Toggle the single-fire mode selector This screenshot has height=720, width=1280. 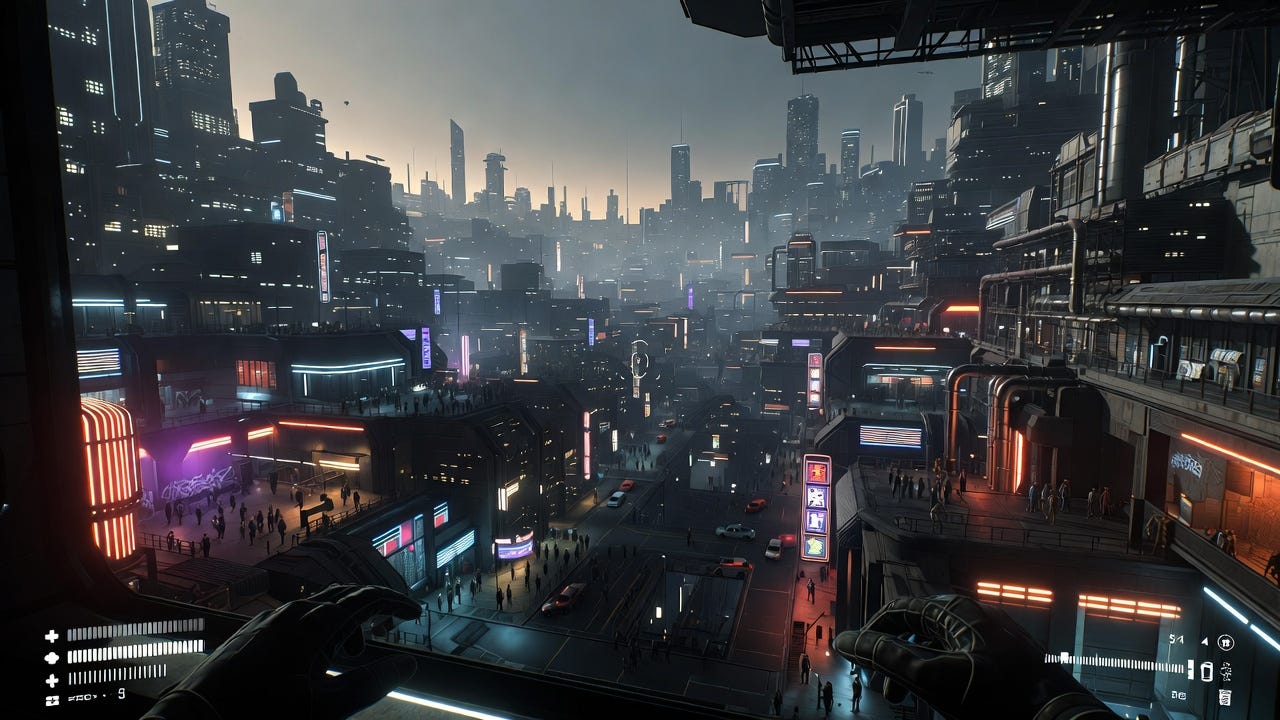pos(1204,640)
